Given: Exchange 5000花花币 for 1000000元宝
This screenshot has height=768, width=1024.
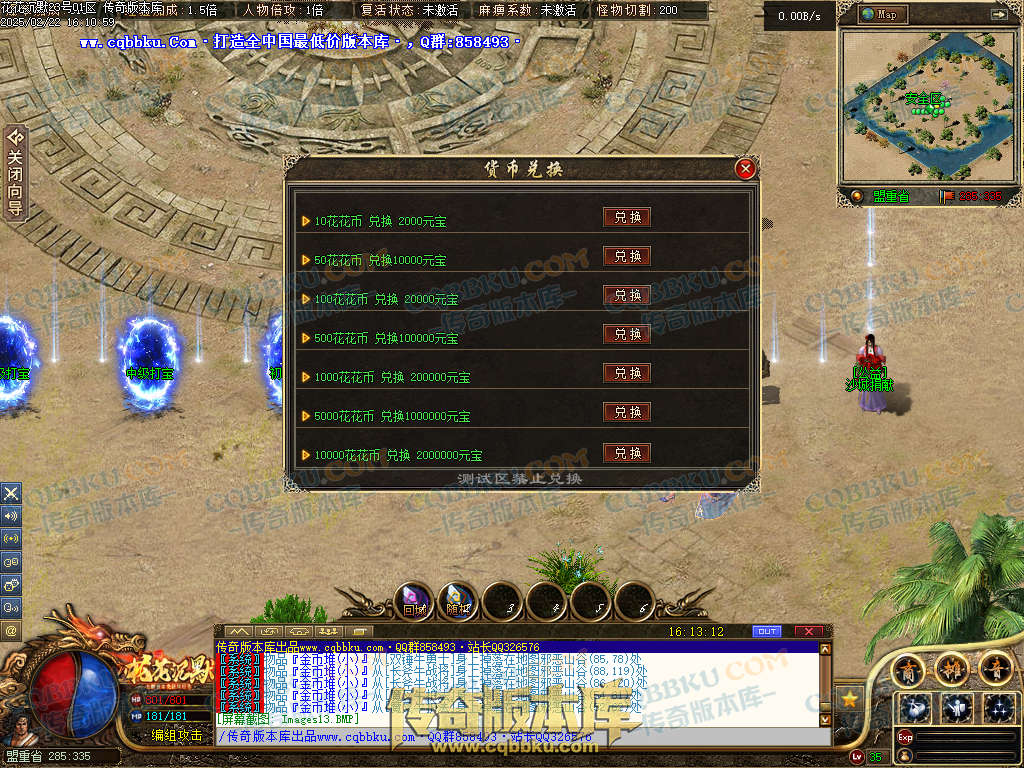Looking at the screenshot, I should [627, 412].
